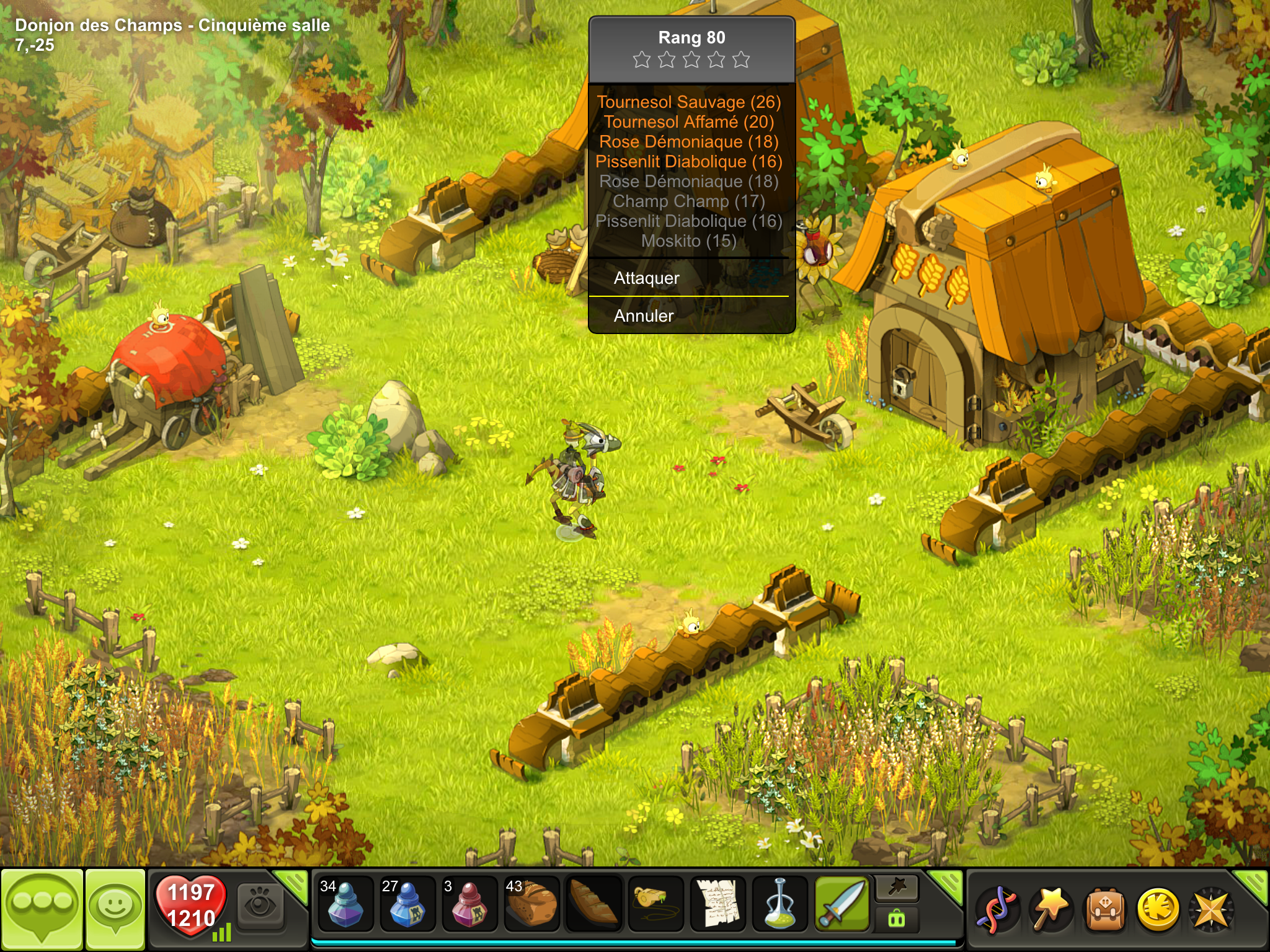Use the red tower potion stacked 3

[x=469, y=904]
